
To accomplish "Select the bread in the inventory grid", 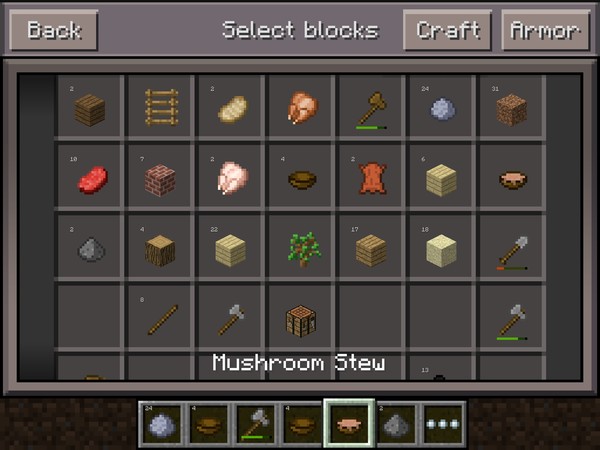I will click(231, 108).
